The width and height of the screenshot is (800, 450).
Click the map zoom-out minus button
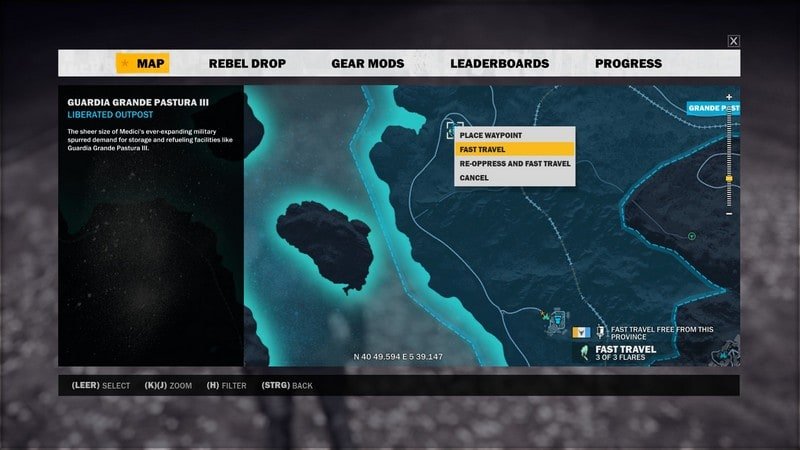(729, 213)
